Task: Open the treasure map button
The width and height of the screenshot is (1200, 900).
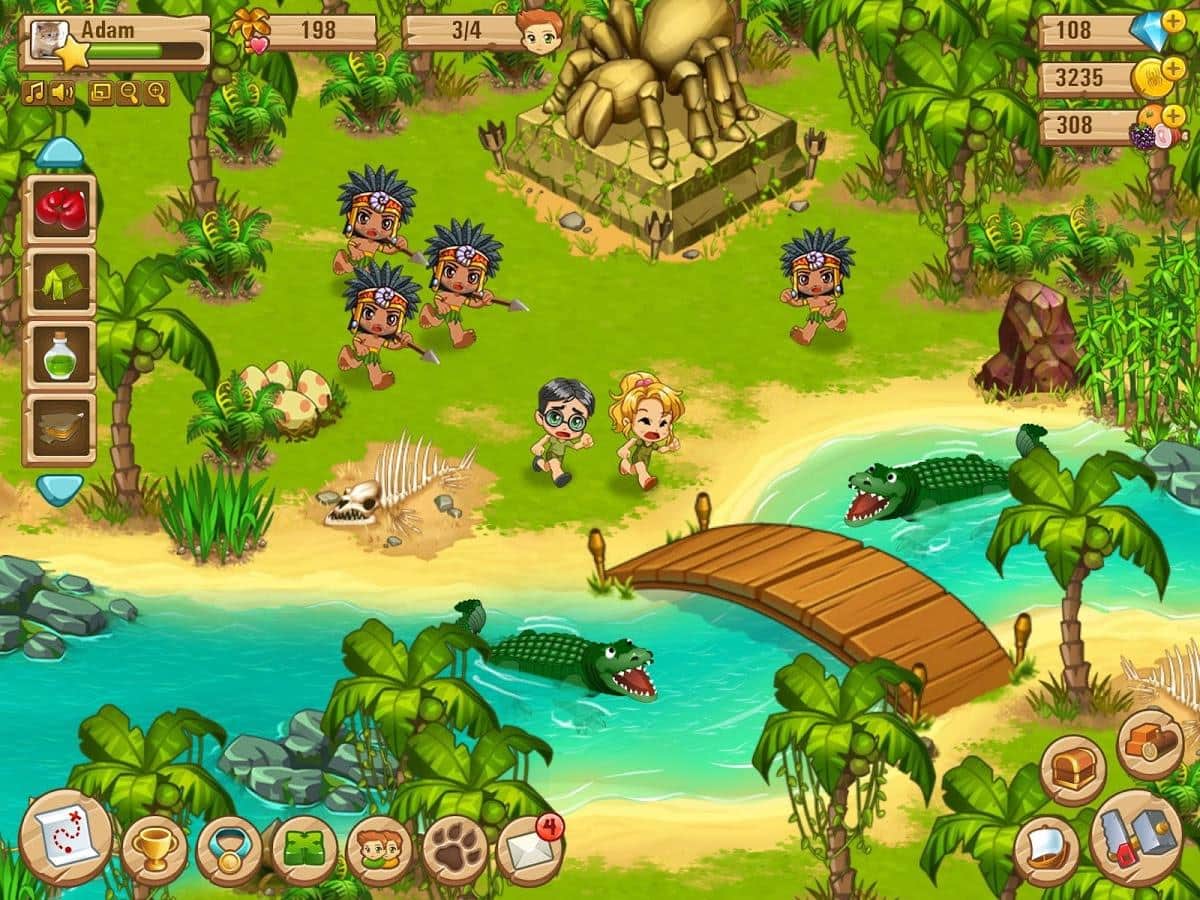Action: pos(65,838)
